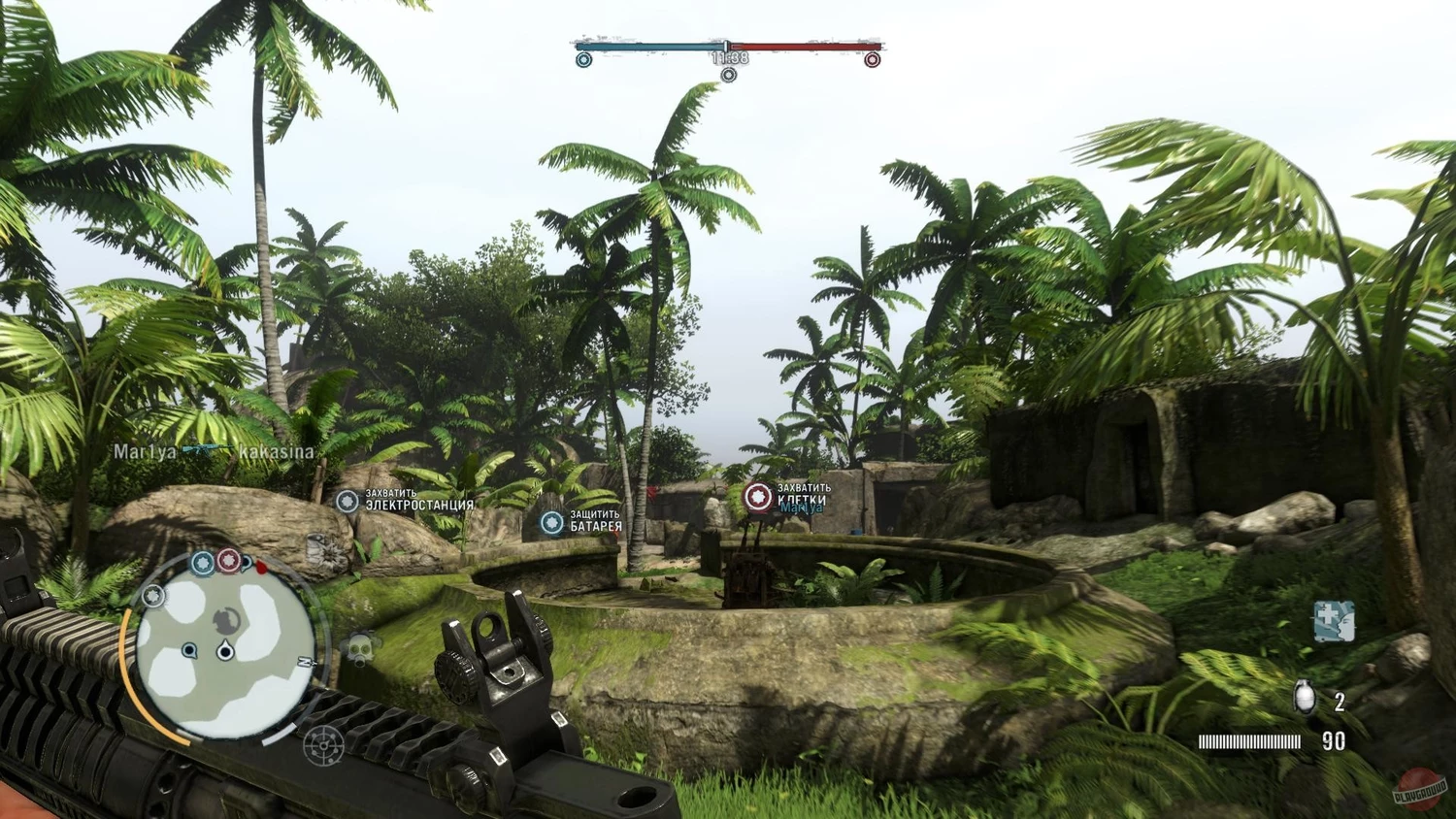1456x819 pixels.
Task: Select the Электростанция capture objective marker
Action: [347, 501]
